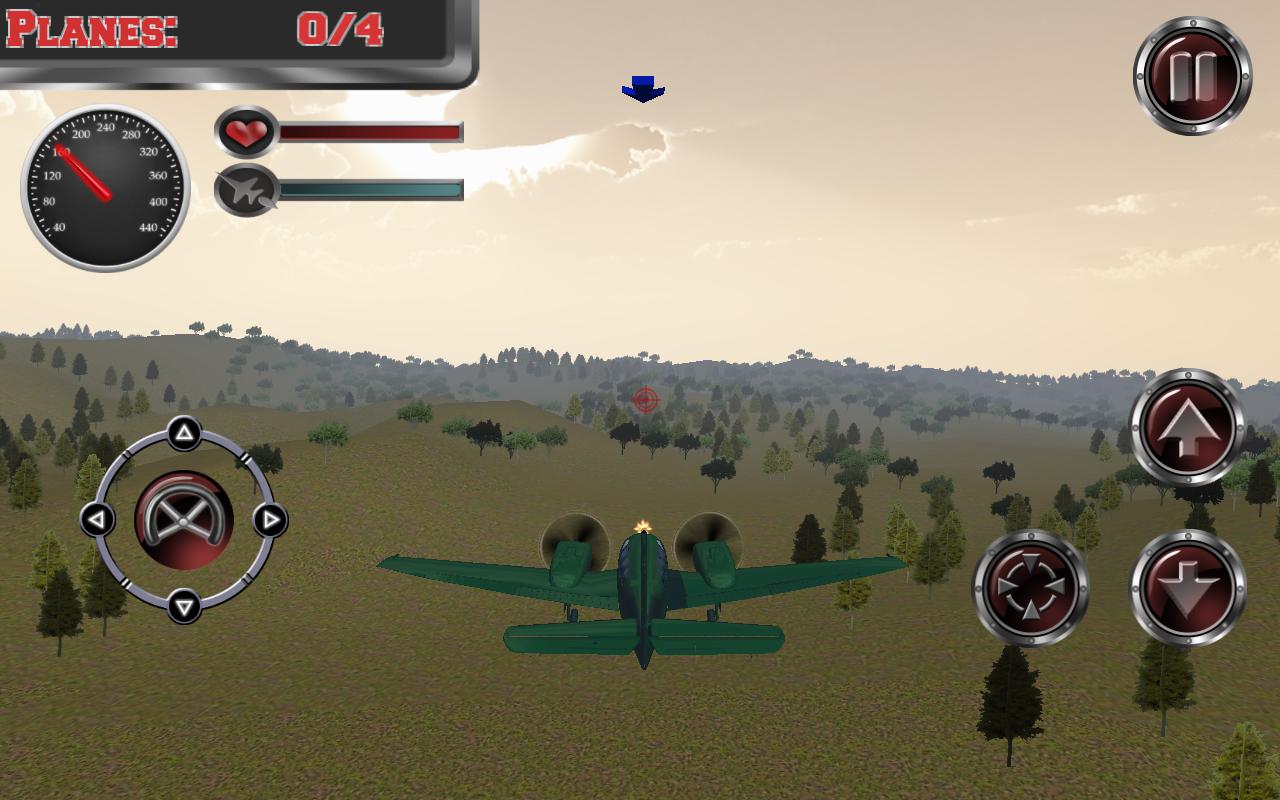Tap the teal plane status bar
1280x800 pixels.
[x=368, y=188]
